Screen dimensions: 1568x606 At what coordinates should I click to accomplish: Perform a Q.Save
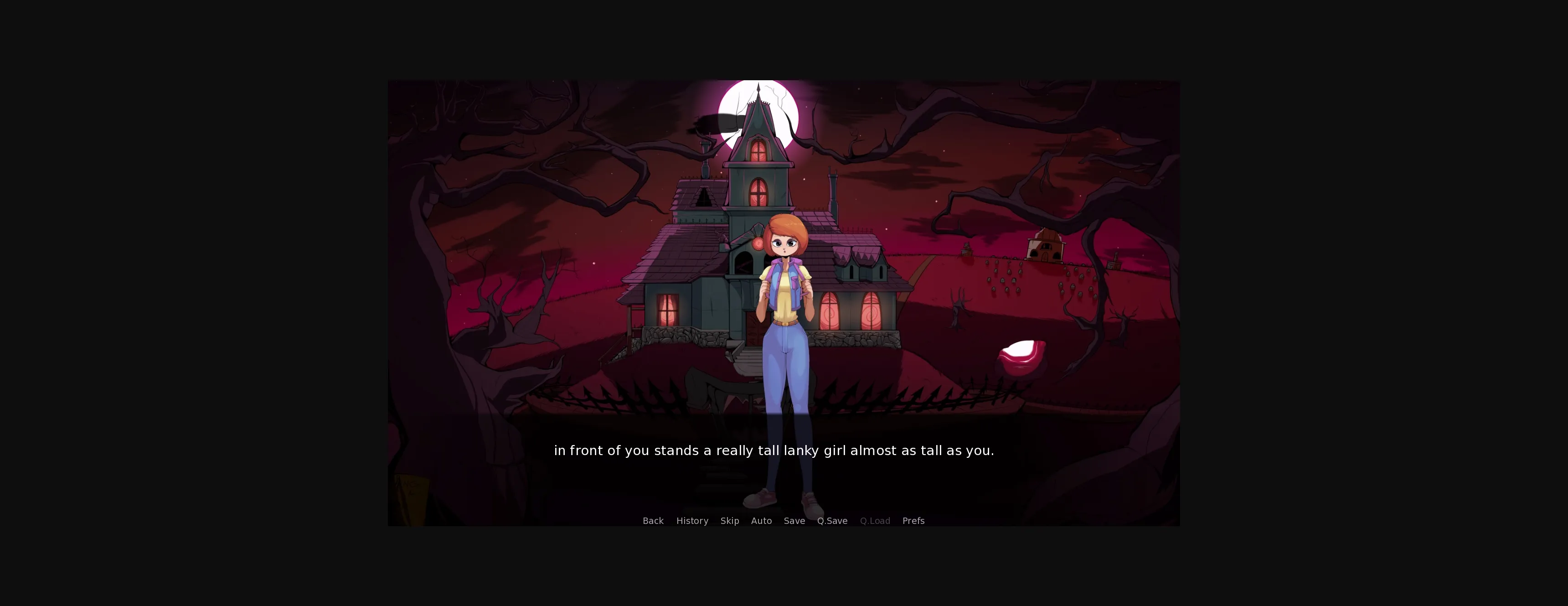point(832,521)
